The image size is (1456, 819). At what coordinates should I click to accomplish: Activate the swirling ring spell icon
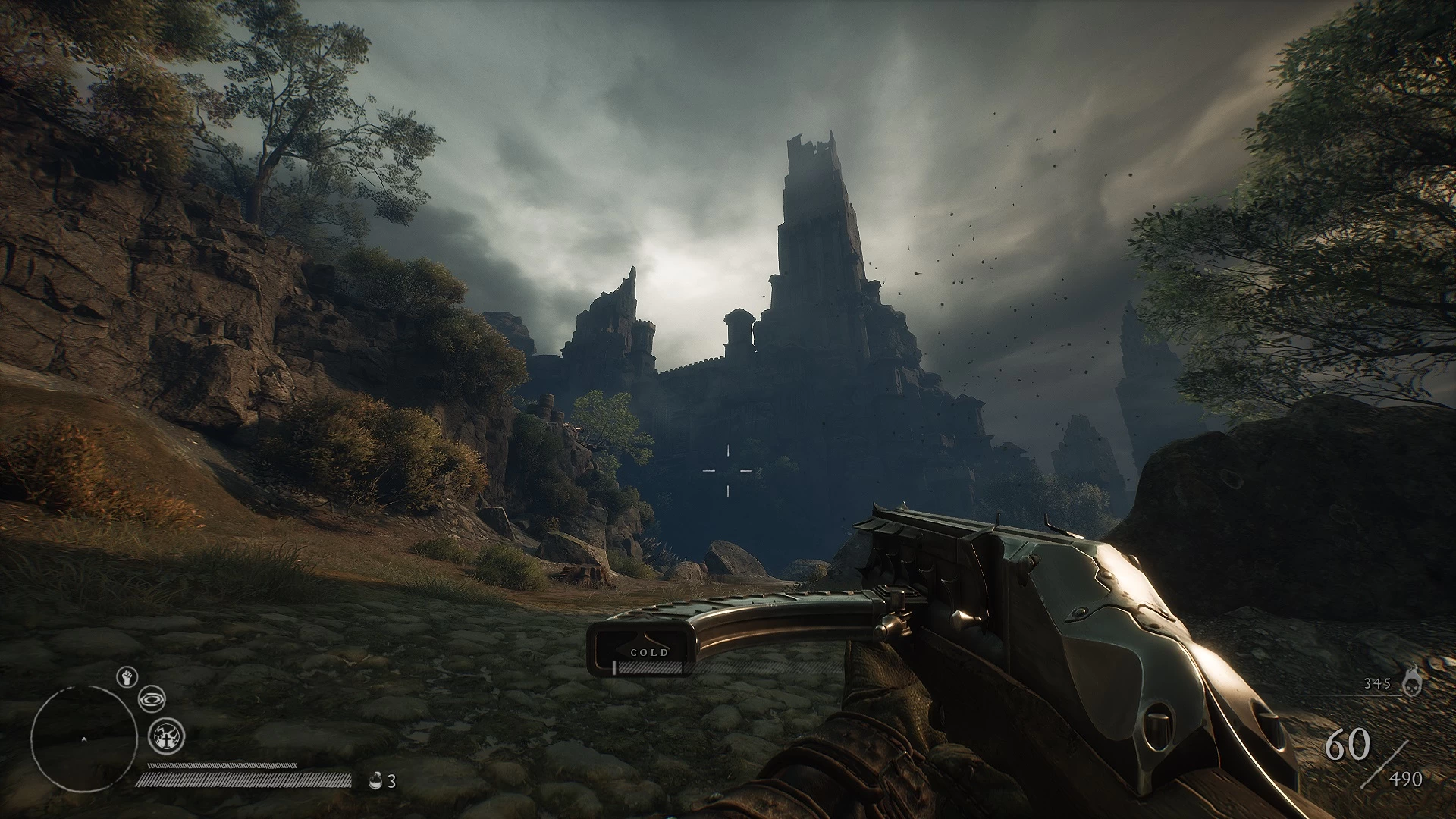pos(152,699)
